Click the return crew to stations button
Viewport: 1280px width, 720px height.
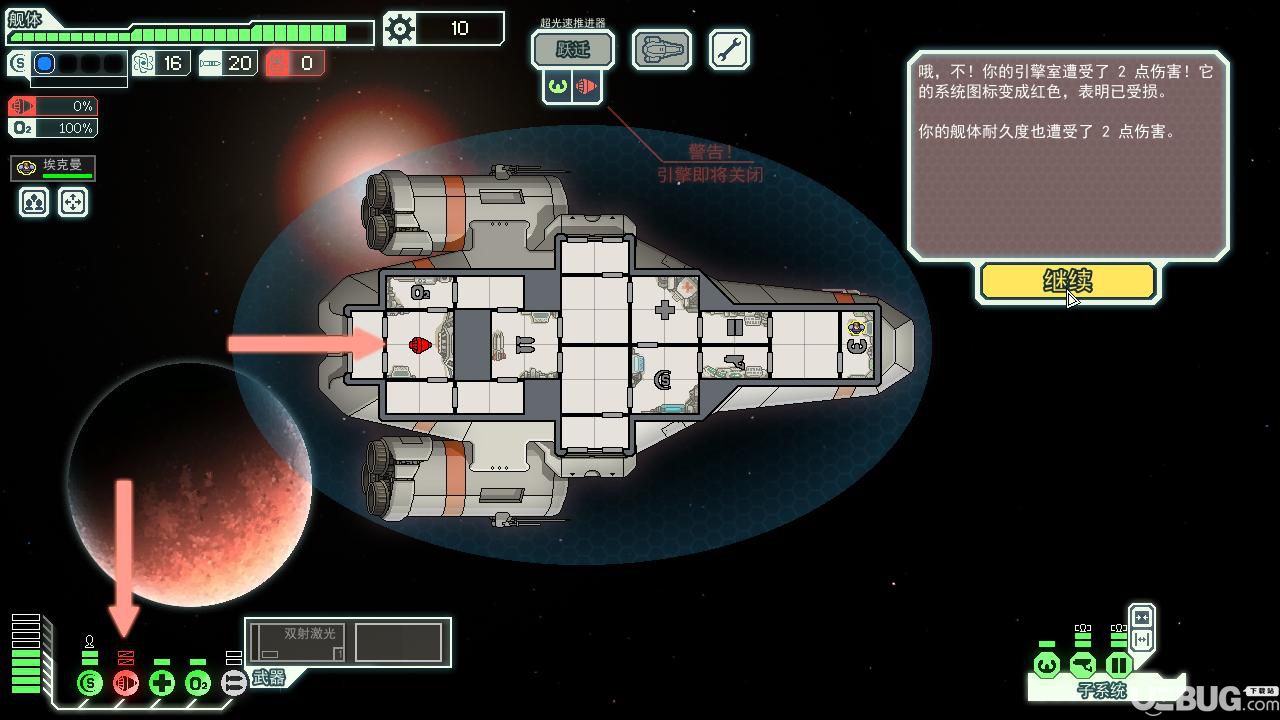click(73, 202)
